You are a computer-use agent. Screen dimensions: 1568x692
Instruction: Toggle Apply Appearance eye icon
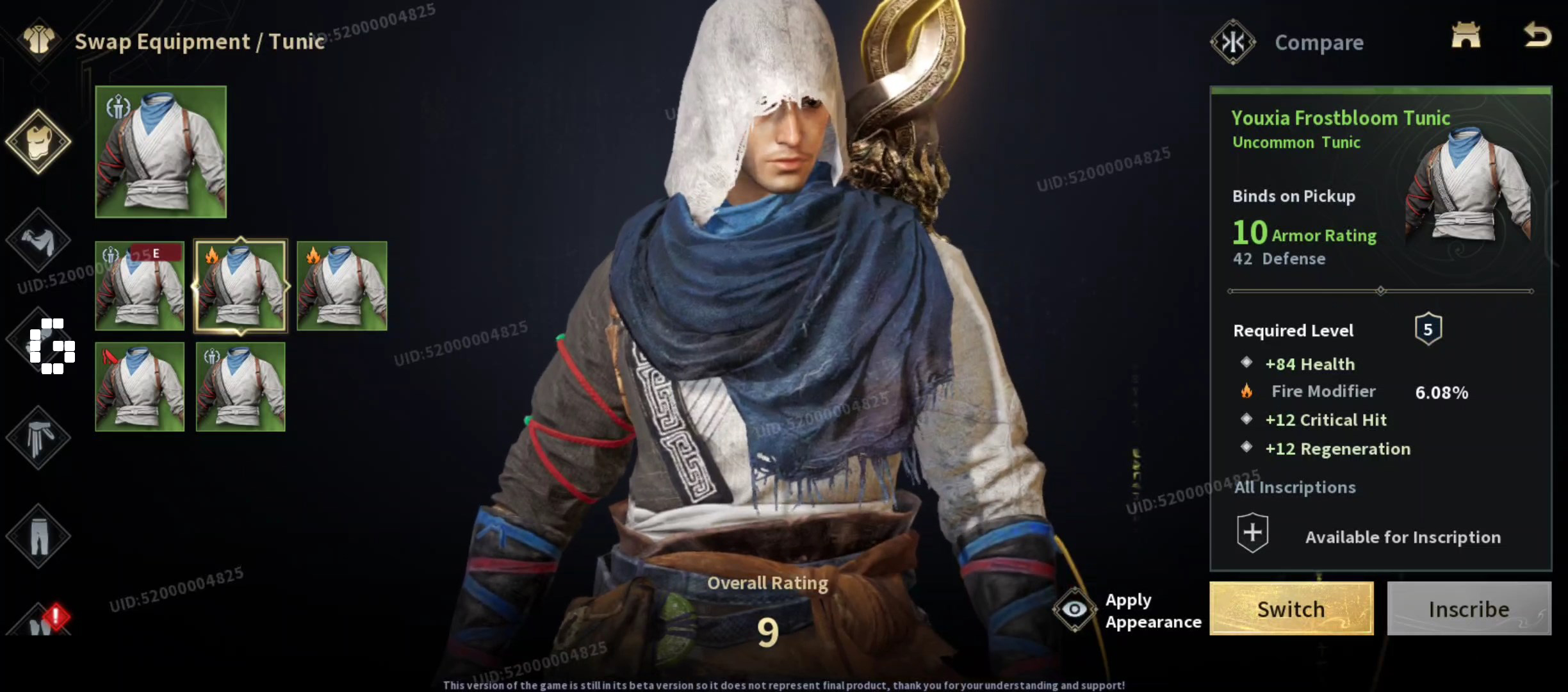(x=1074, y=609)
